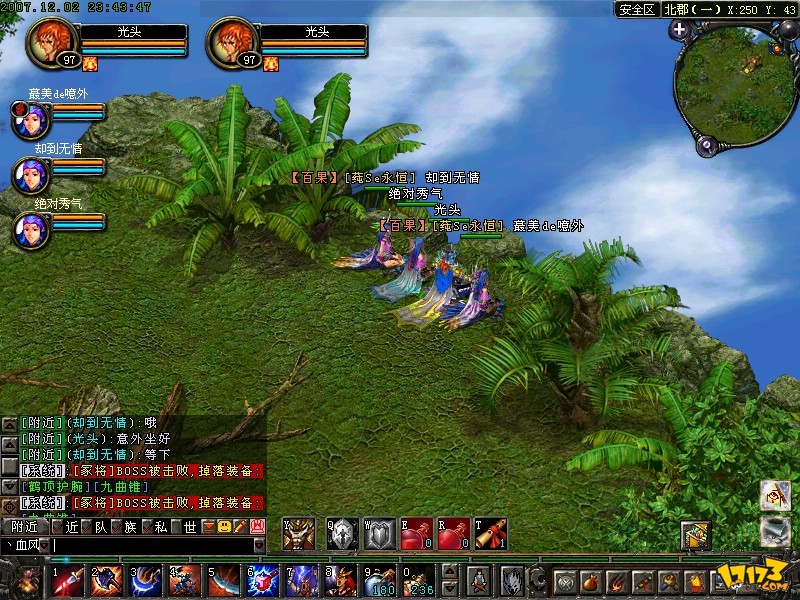Open the 附近 chat channel selector
Screen dimensions: 800x600
[x=23, y=526]
